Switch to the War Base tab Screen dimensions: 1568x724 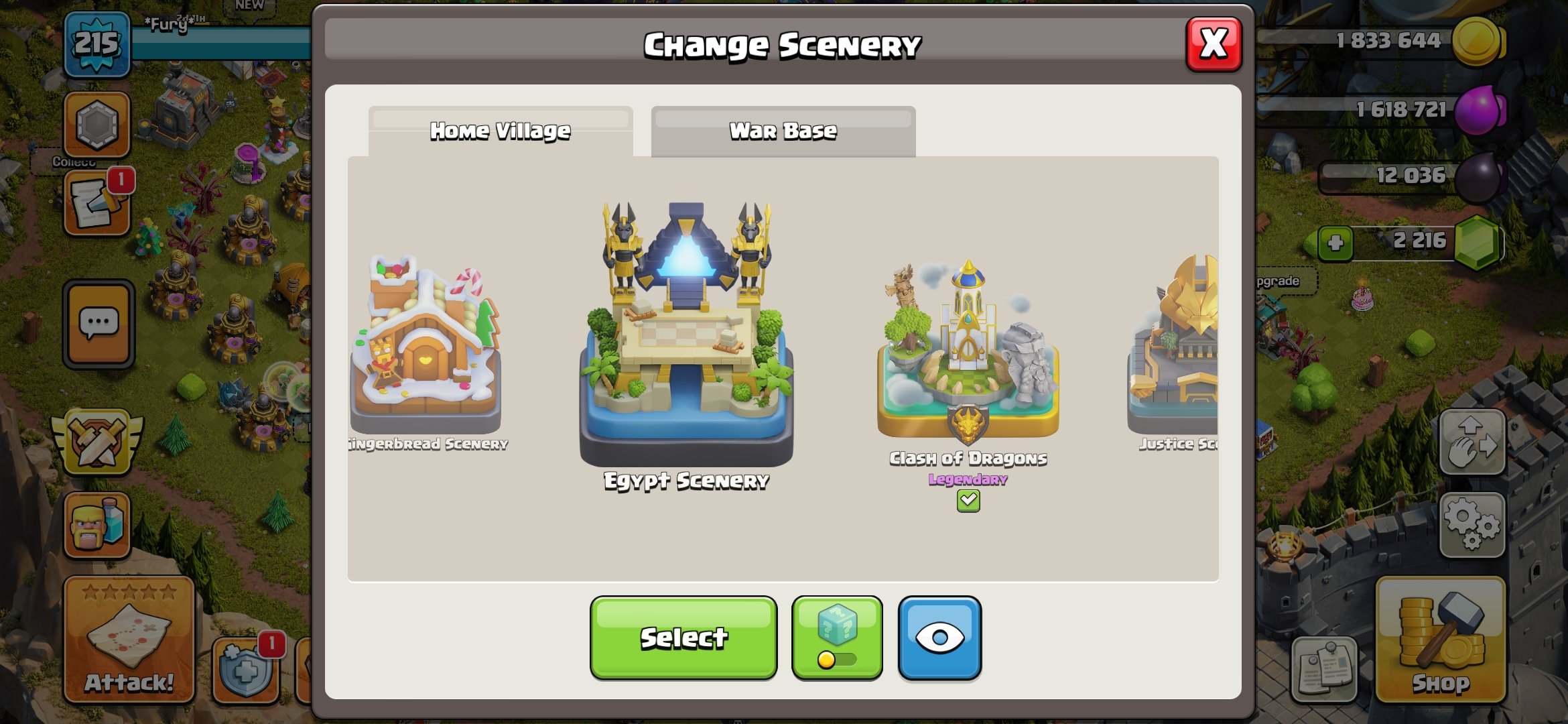coord(782,131)
